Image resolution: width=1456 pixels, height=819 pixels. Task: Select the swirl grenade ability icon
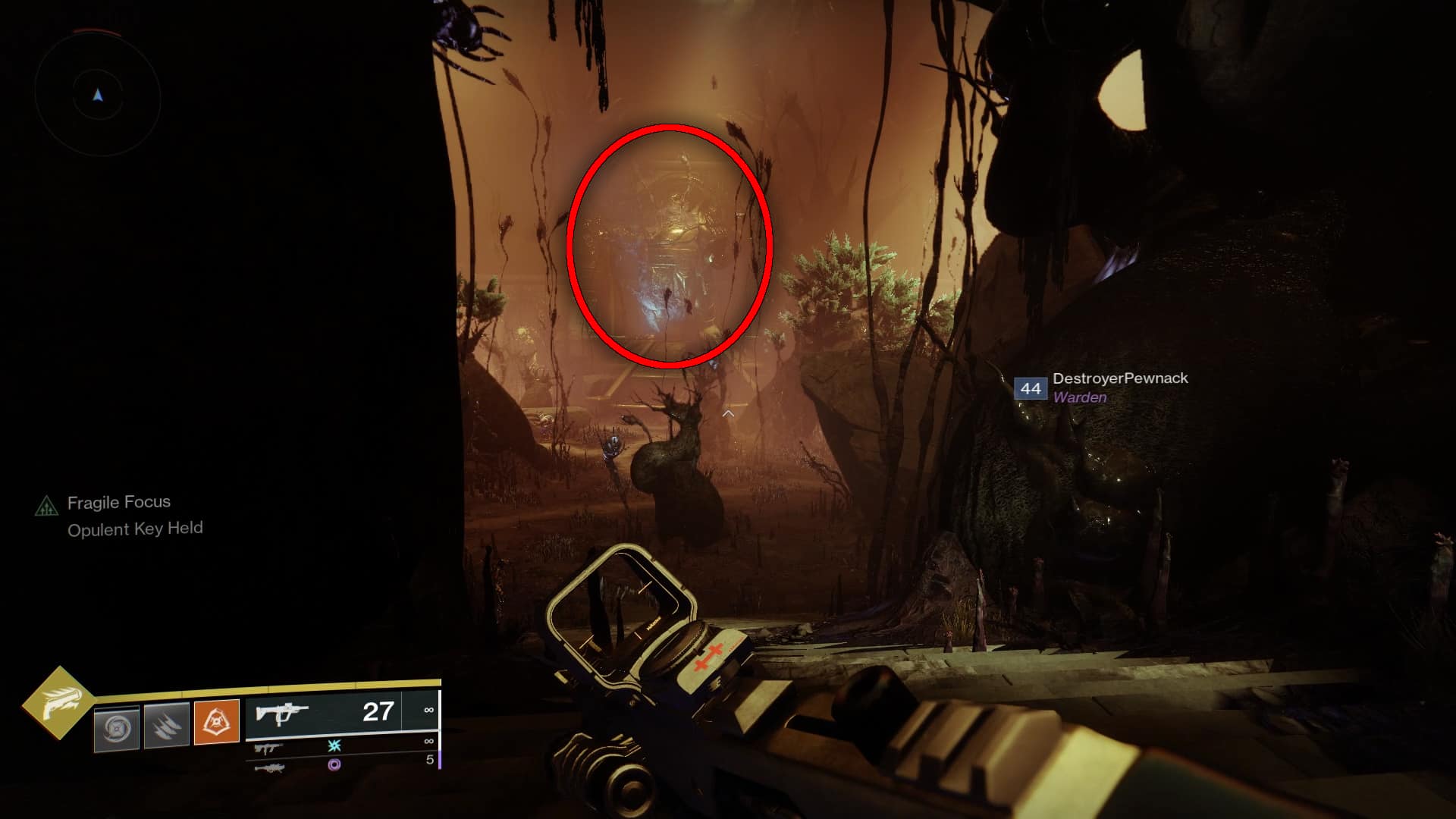tap(117, 729)
